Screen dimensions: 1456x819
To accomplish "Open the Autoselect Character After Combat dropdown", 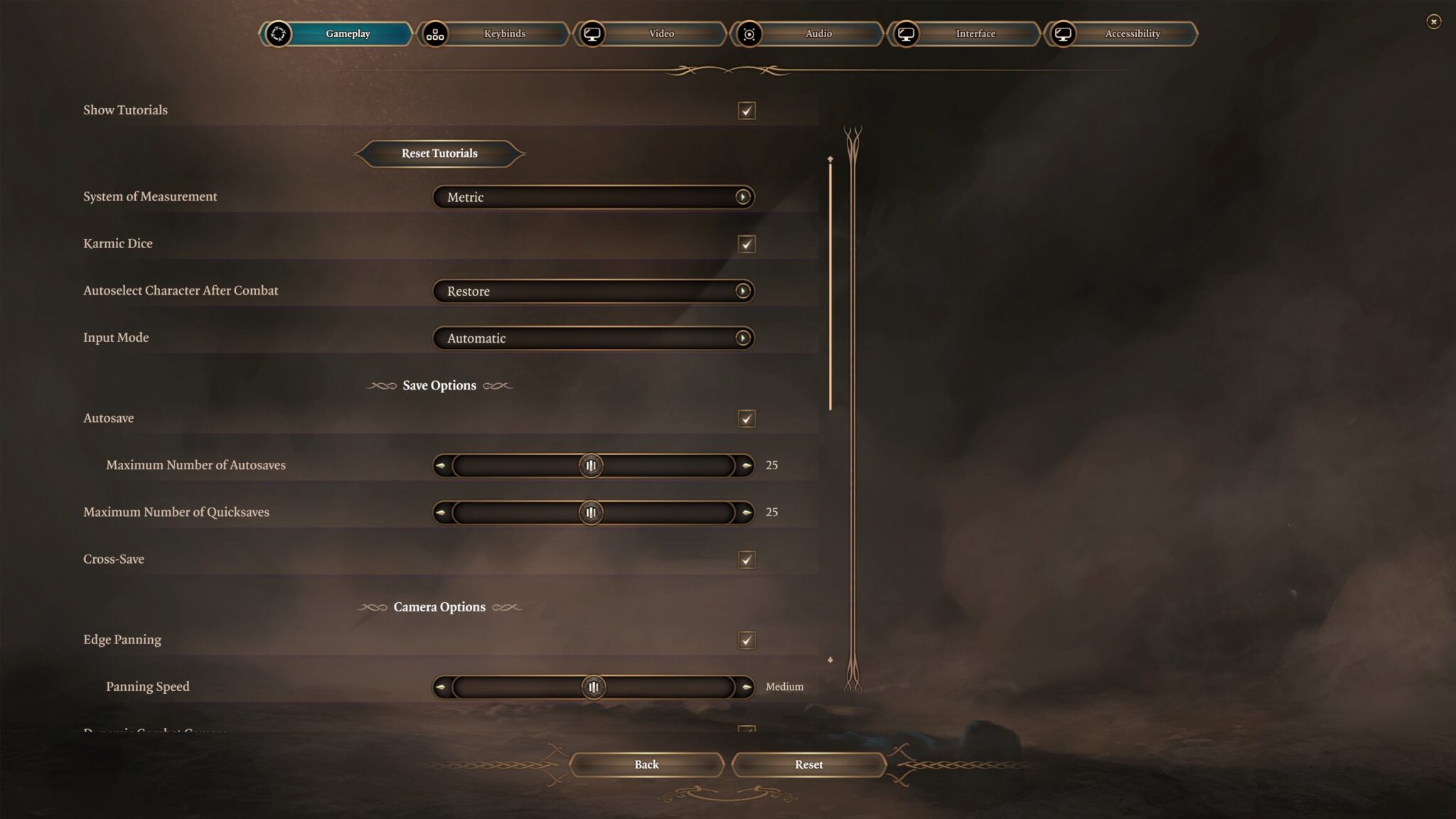I will tap(594, 291).
